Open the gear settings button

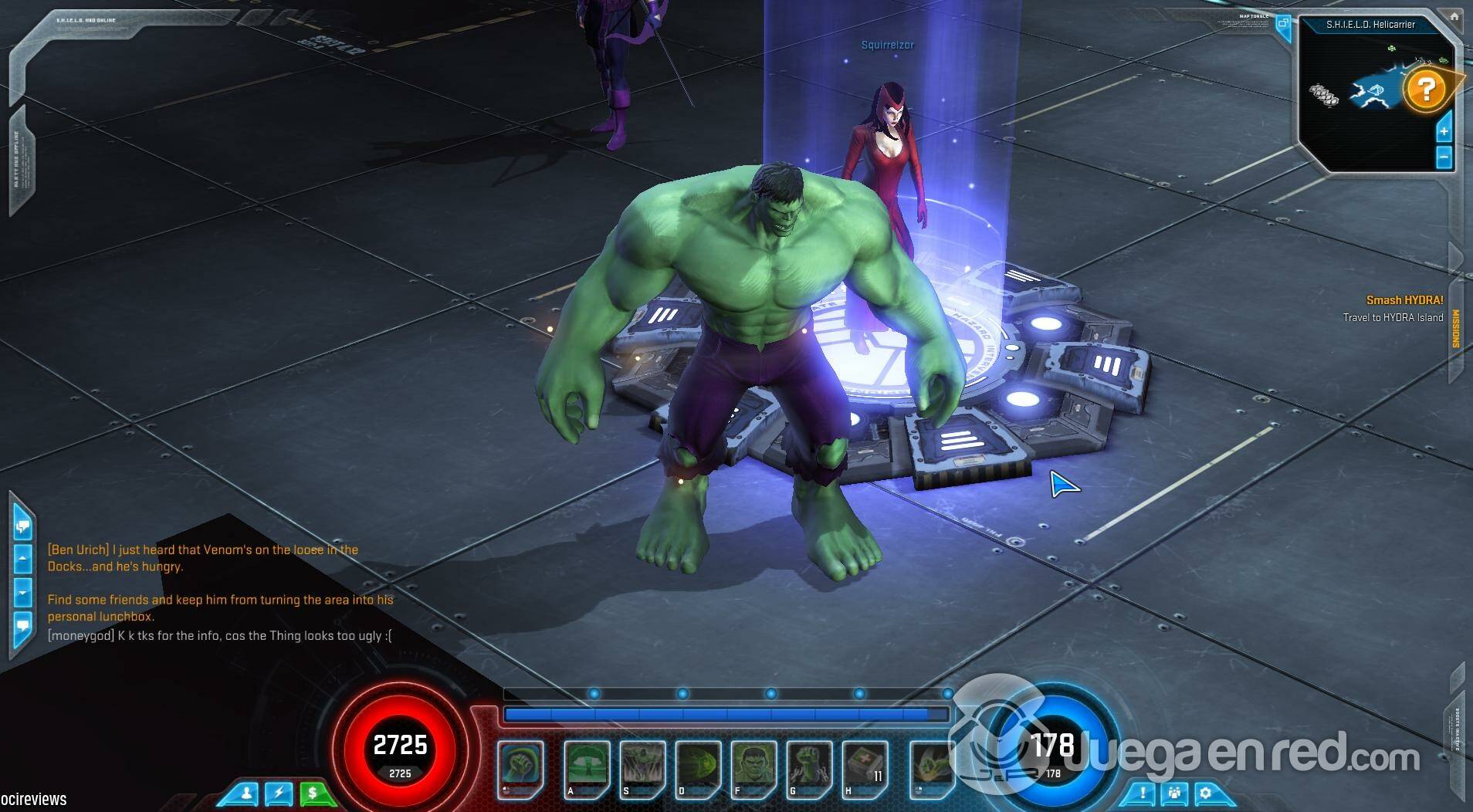pos(1205,793)
